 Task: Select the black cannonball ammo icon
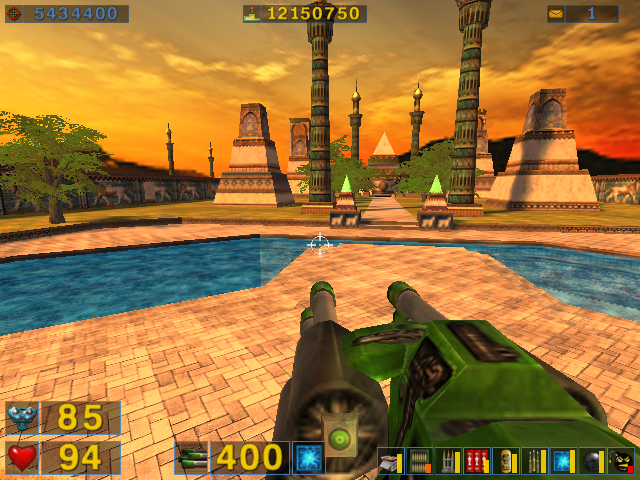592,460
